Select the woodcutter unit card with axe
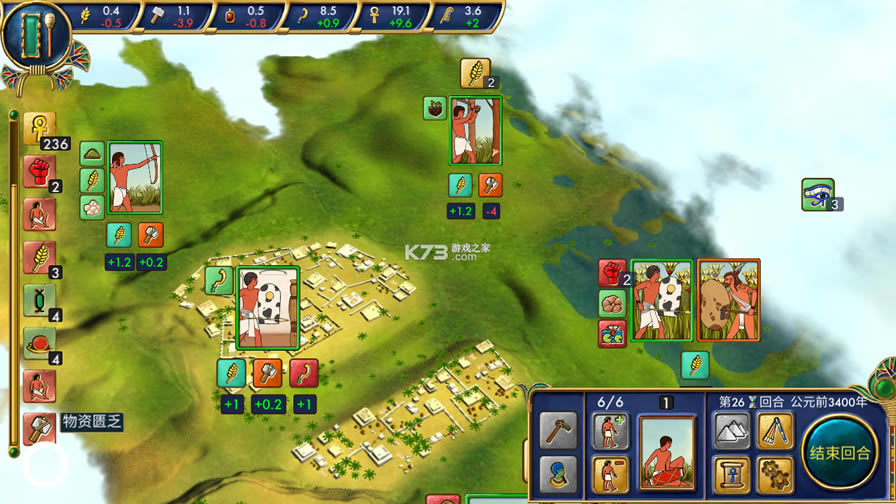Screen dimensions: 896x504 coord(475,131)
